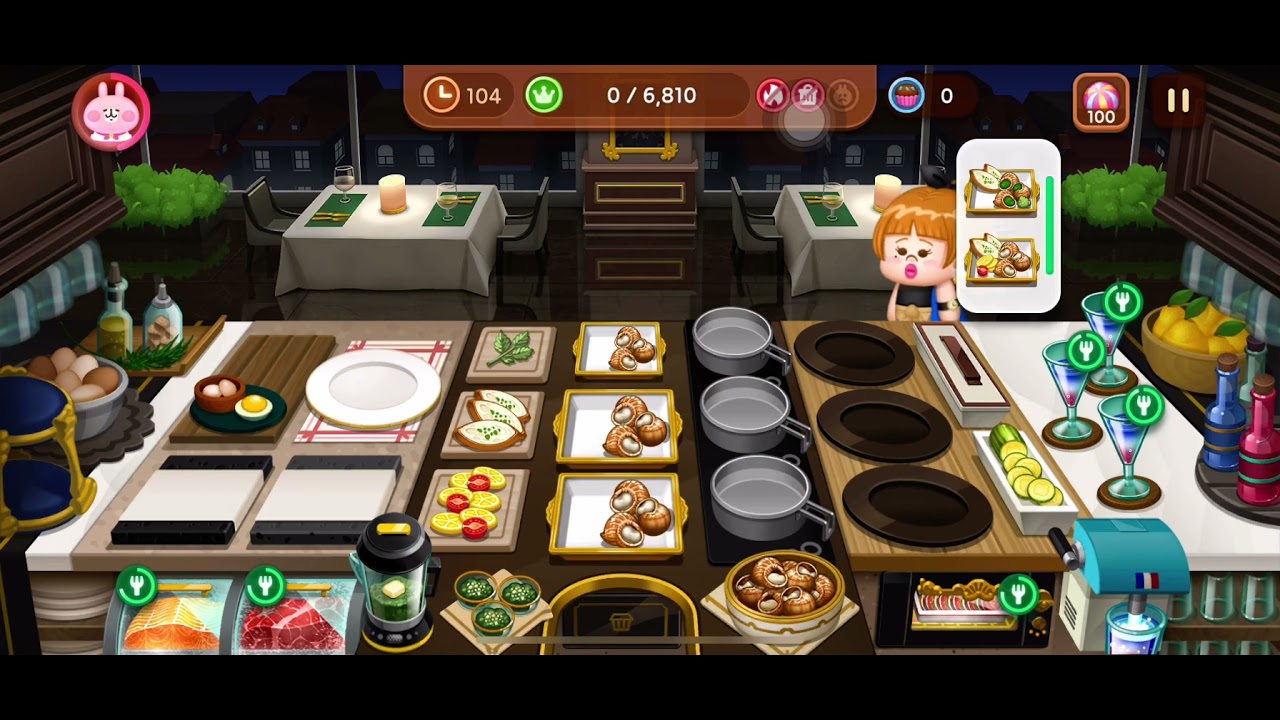Collect the dish from the oven
The height and width of the screenshot is (720, 1280).
(958, 606)
